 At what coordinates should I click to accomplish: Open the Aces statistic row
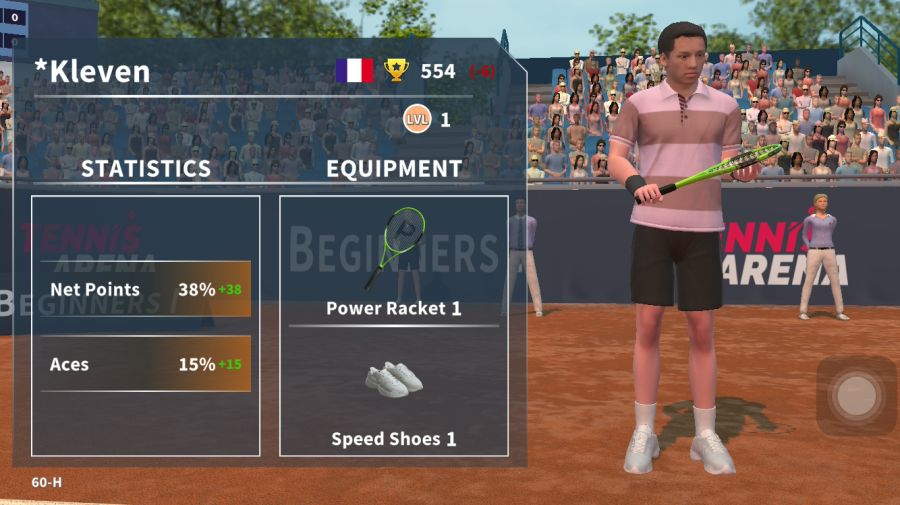(146, 364)
